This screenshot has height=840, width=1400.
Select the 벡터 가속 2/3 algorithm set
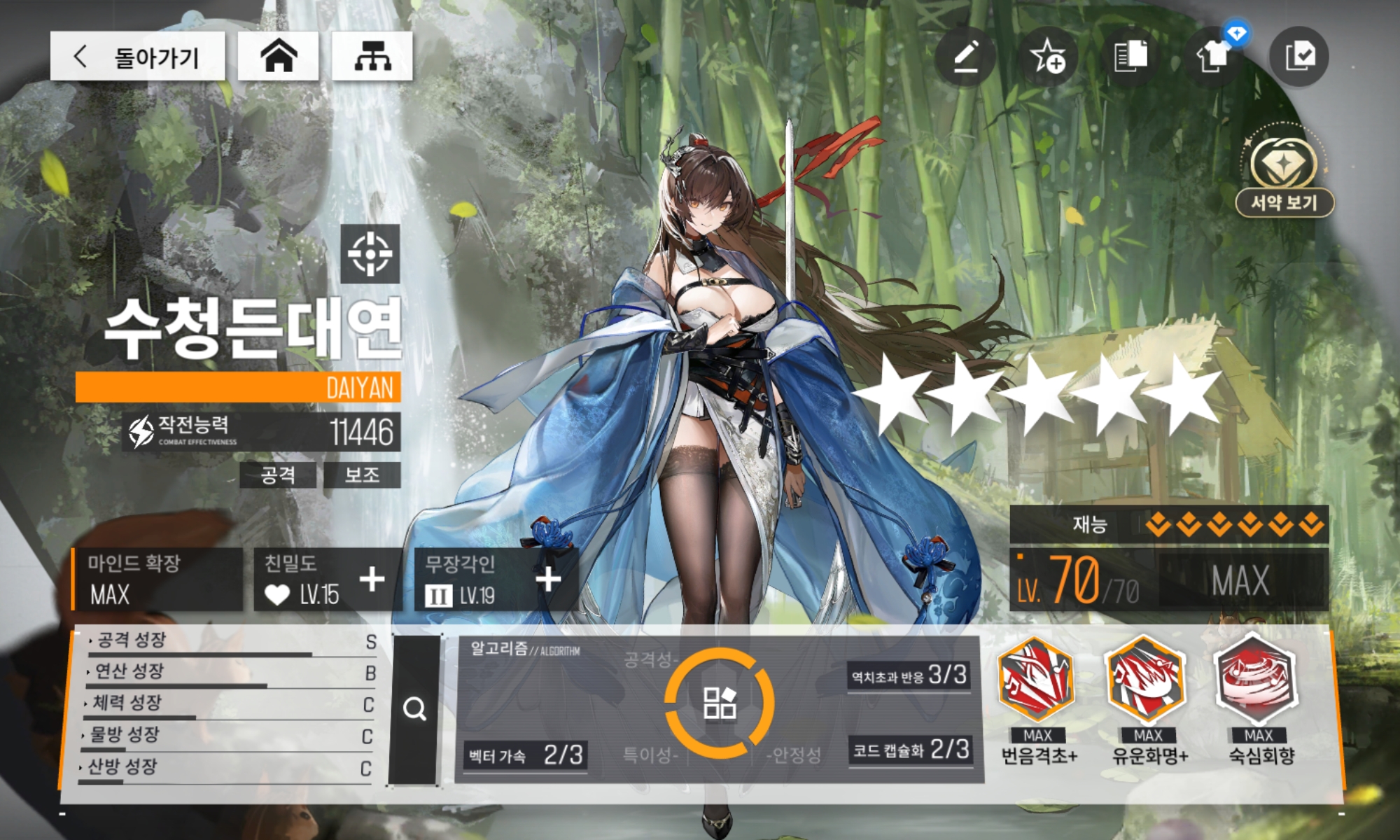tap(525, 755)
